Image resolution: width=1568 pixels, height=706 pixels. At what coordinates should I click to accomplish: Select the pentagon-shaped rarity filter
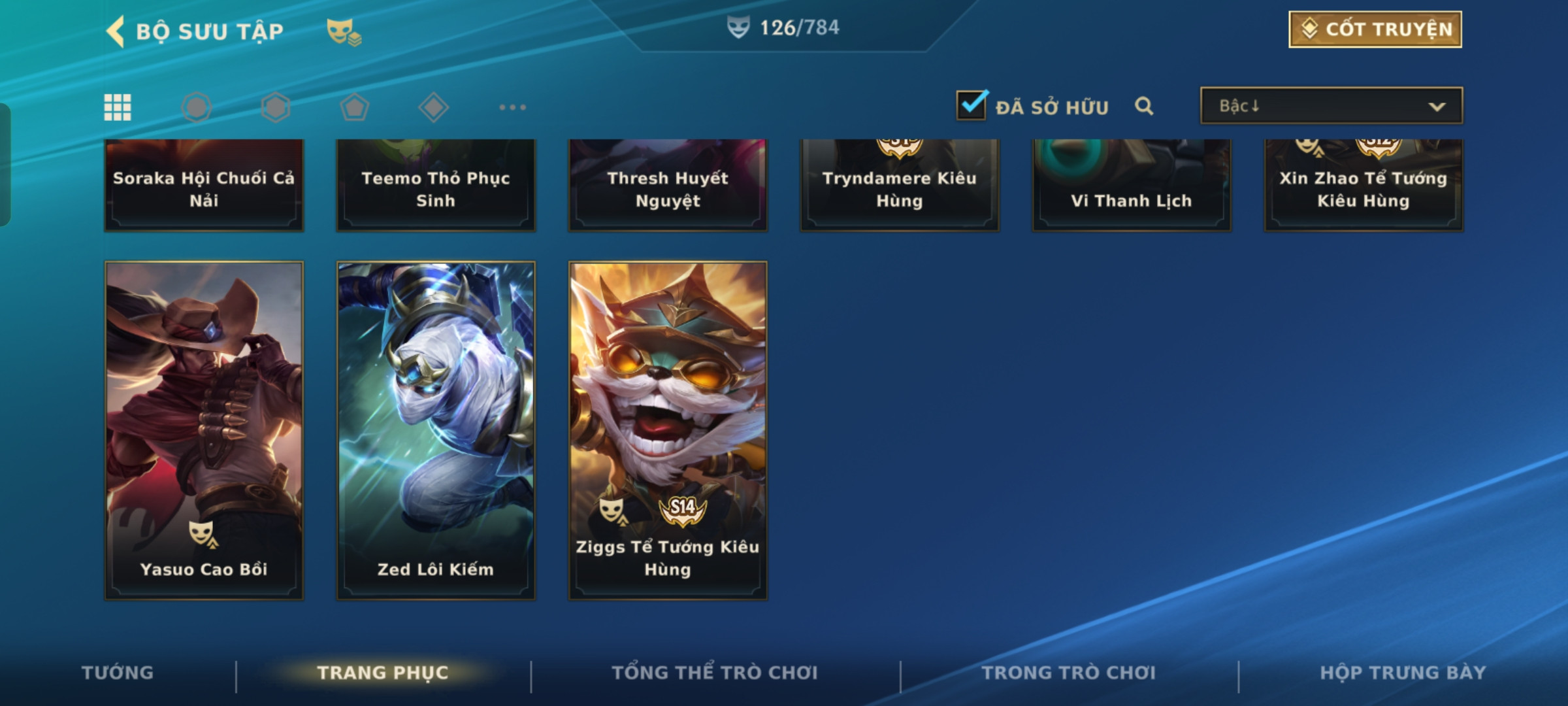354,107
